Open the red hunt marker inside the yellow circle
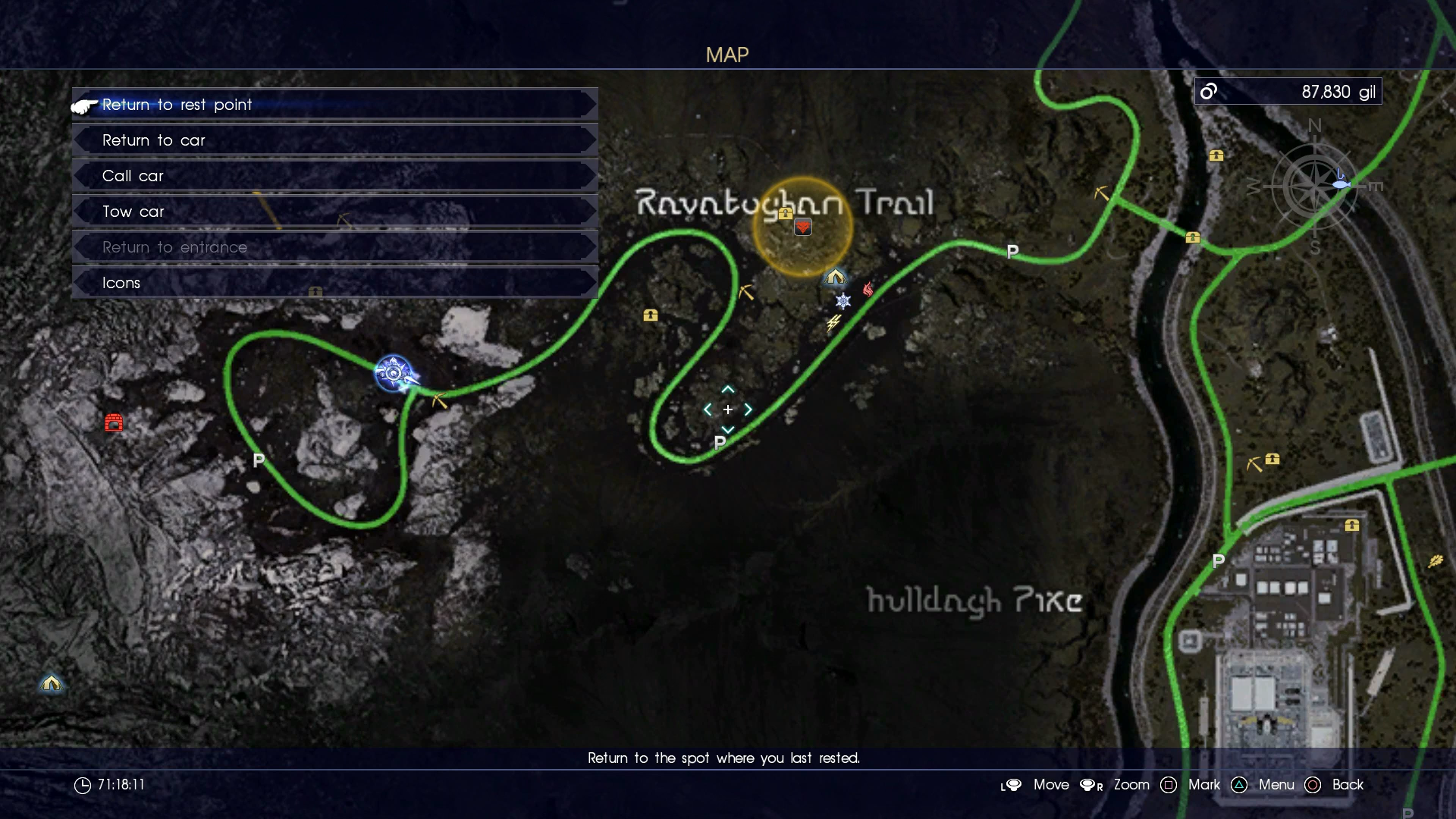 pyautogui.click(x=804, y=227)
